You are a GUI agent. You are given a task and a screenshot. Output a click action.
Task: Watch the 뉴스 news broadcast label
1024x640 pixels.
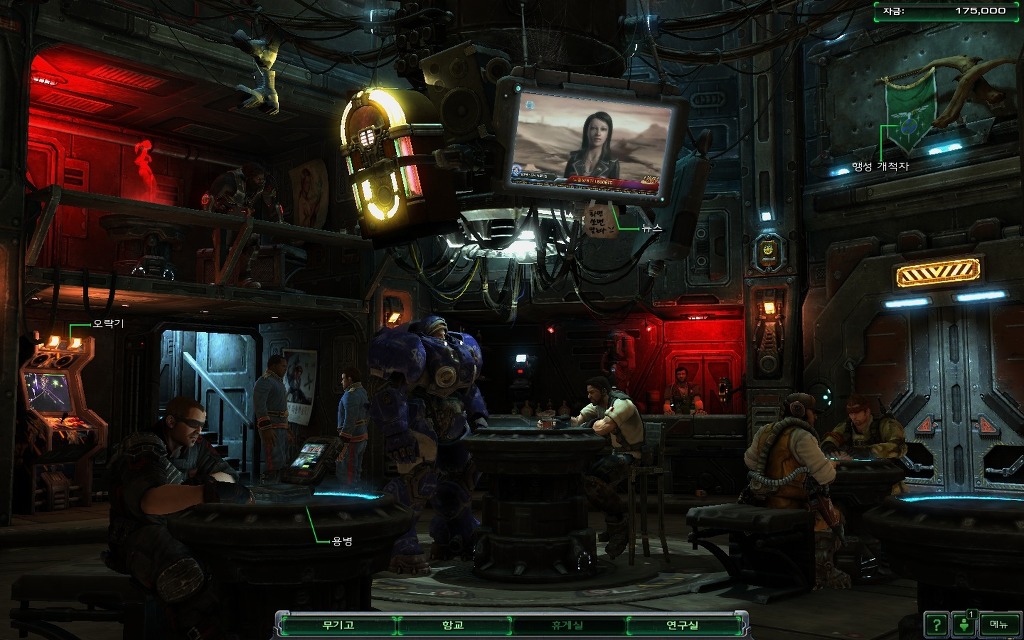[x=651, y=228]
